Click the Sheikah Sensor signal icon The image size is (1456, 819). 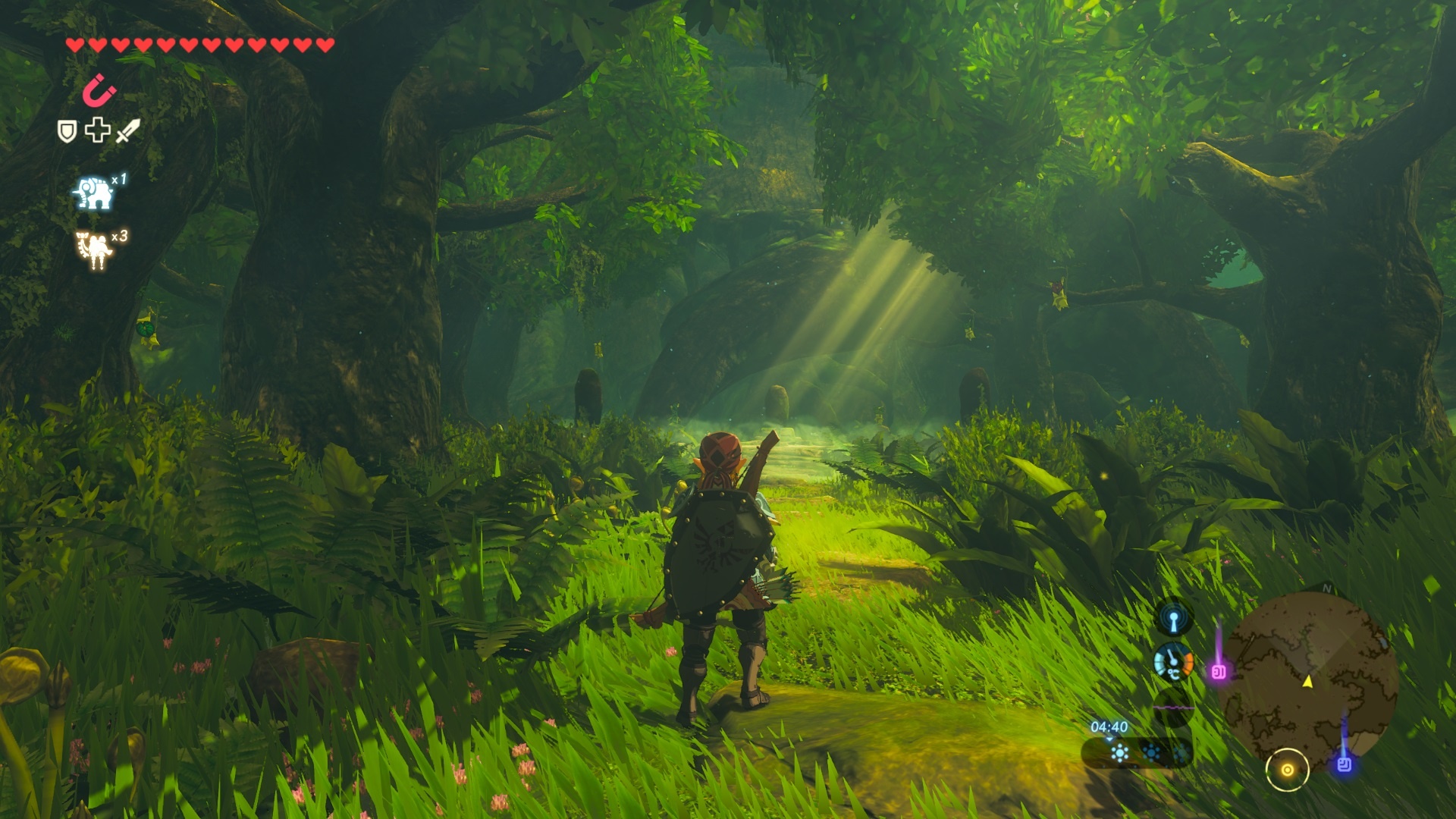(1173, 619)
